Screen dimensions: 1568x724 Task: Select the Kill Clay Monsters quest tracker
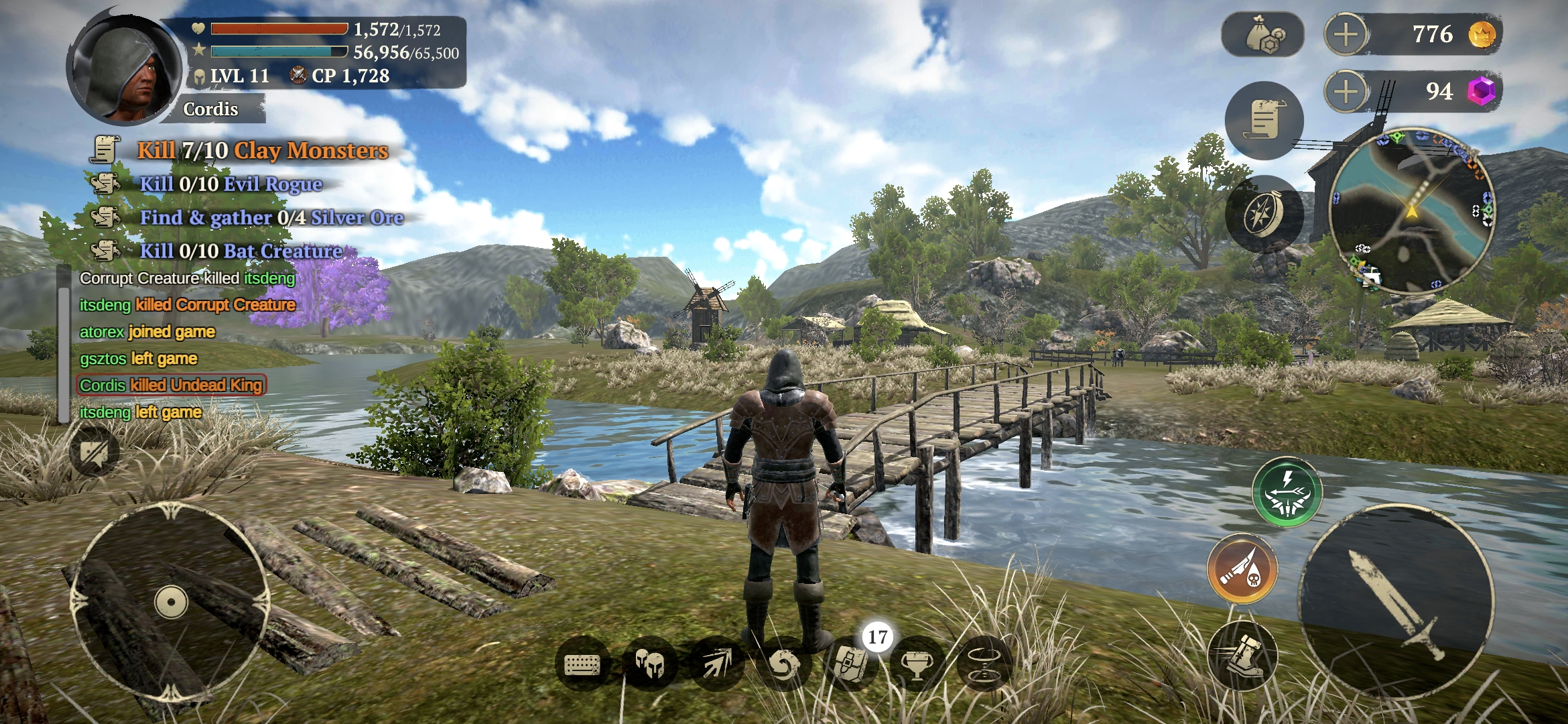coord(262,150)
